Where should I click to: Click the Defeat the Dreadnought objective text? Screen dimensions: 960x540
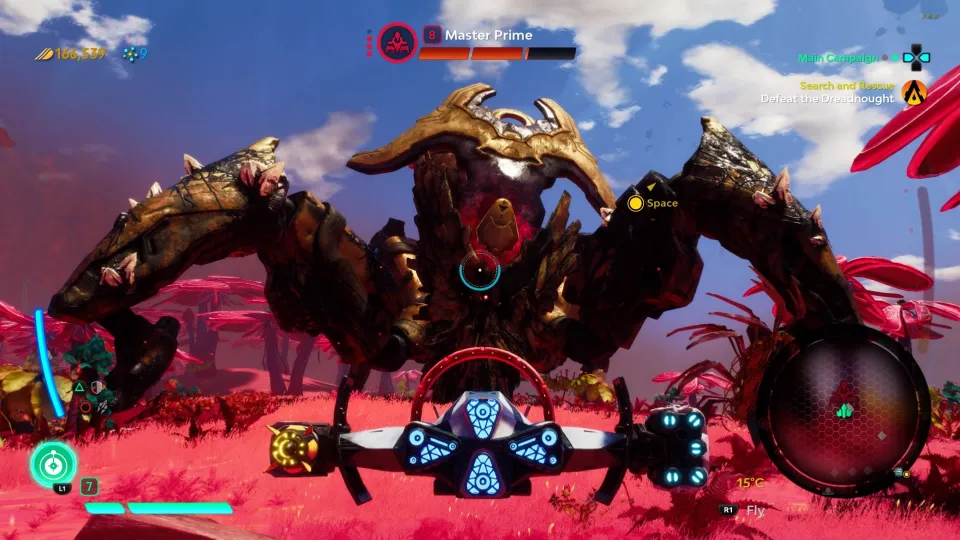tap(827, 99)
